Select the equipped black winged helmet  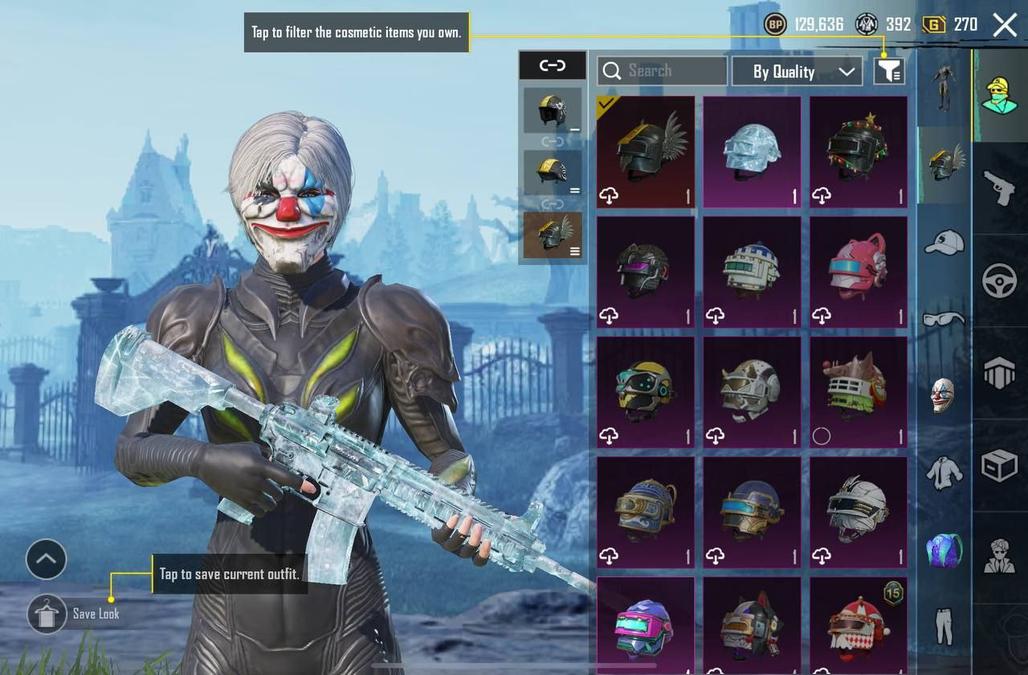pyautogui.click(x=645, y=152)
